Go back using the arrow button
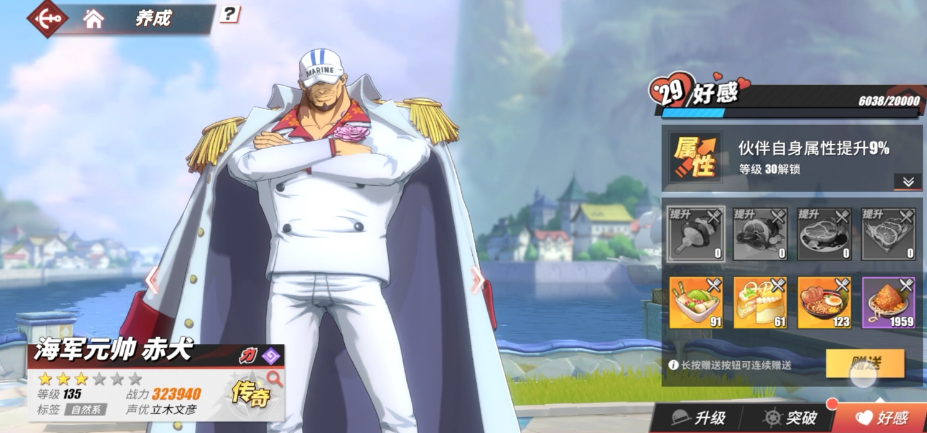The height and width of the screenshot is (433, 927). (48, 17)
